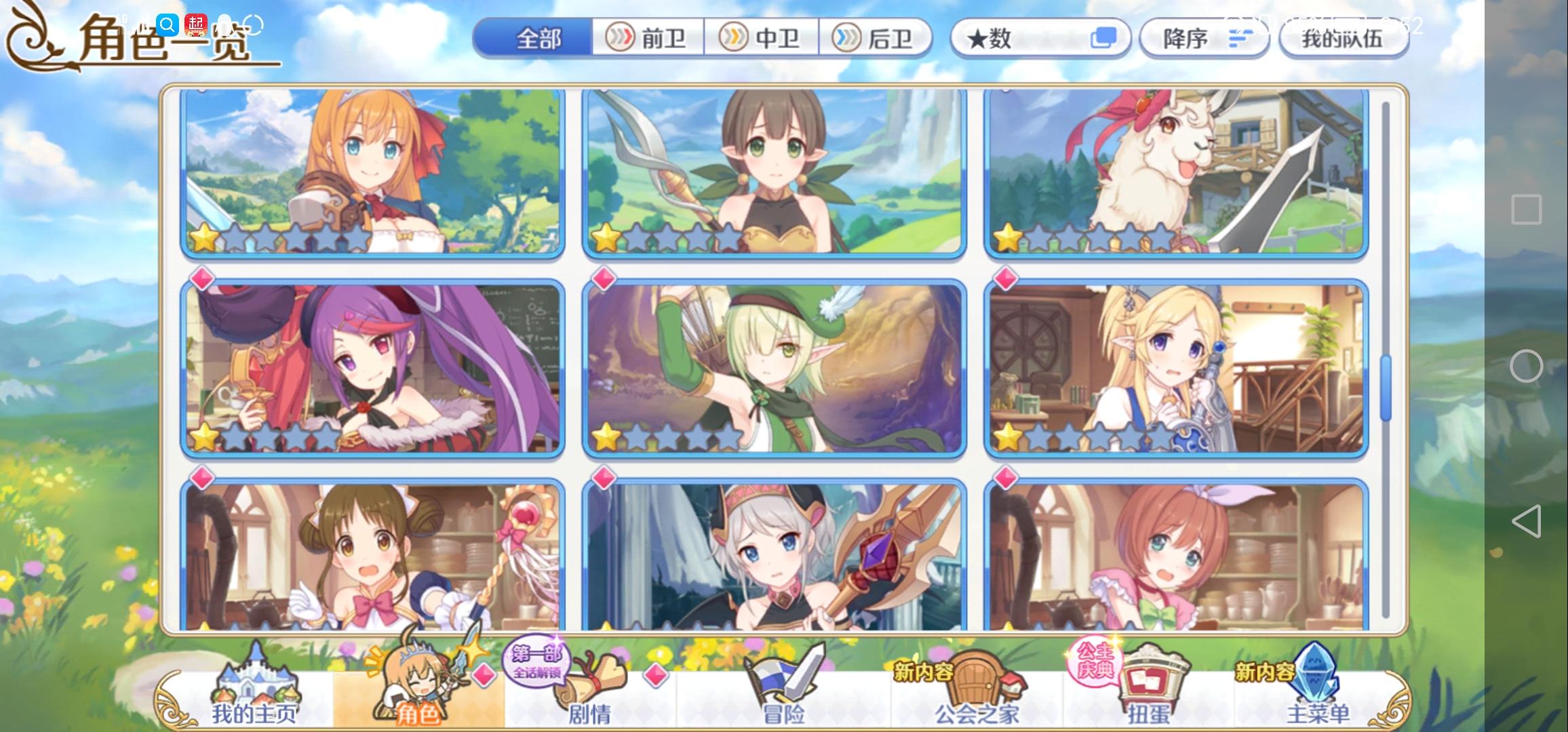1568x732 pixels.
Task: Click the sort options icon next to 降序
Action: pos(1240,39)
